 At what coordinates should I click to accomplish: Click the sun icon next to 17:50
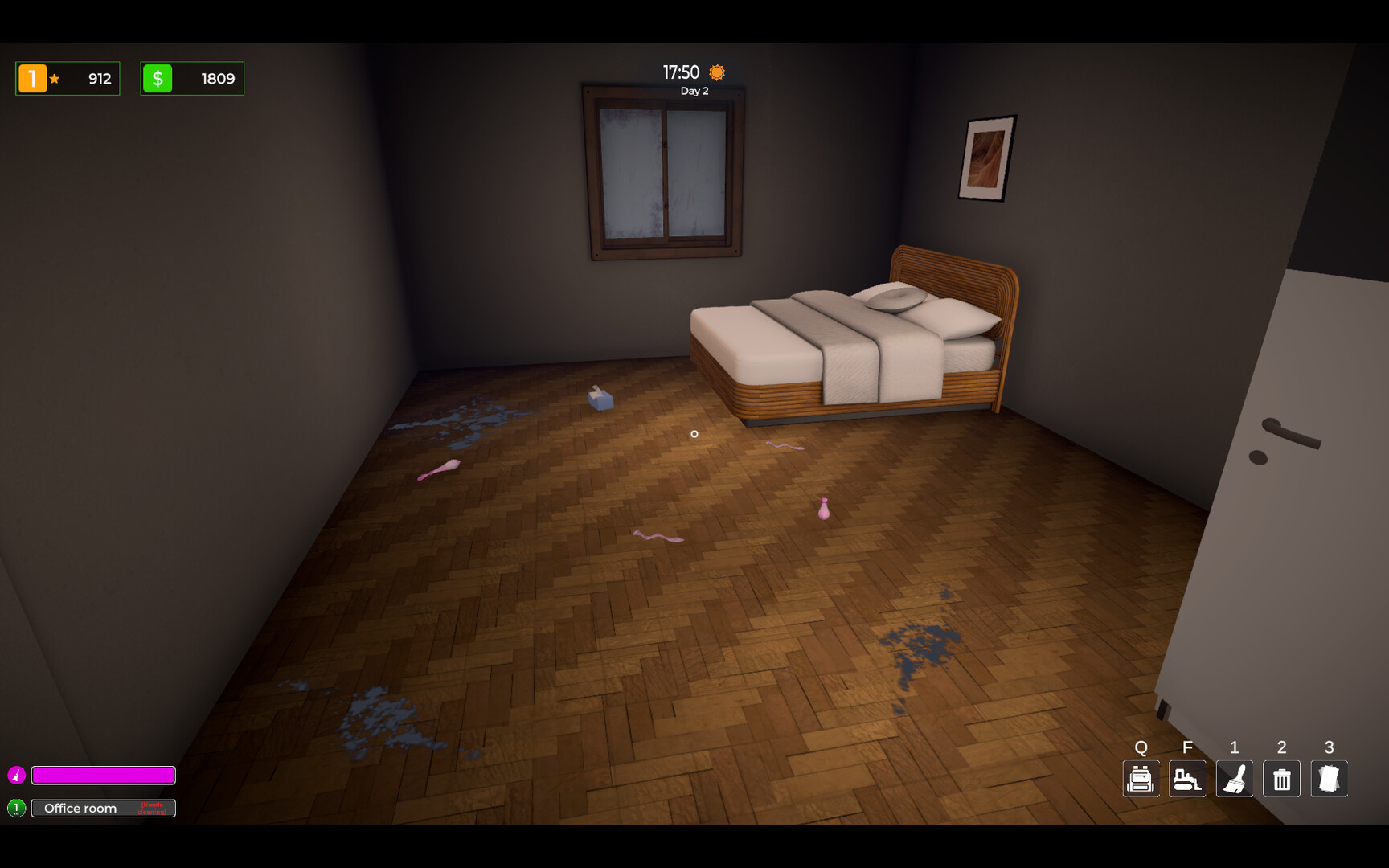click(x=715, y=72)
